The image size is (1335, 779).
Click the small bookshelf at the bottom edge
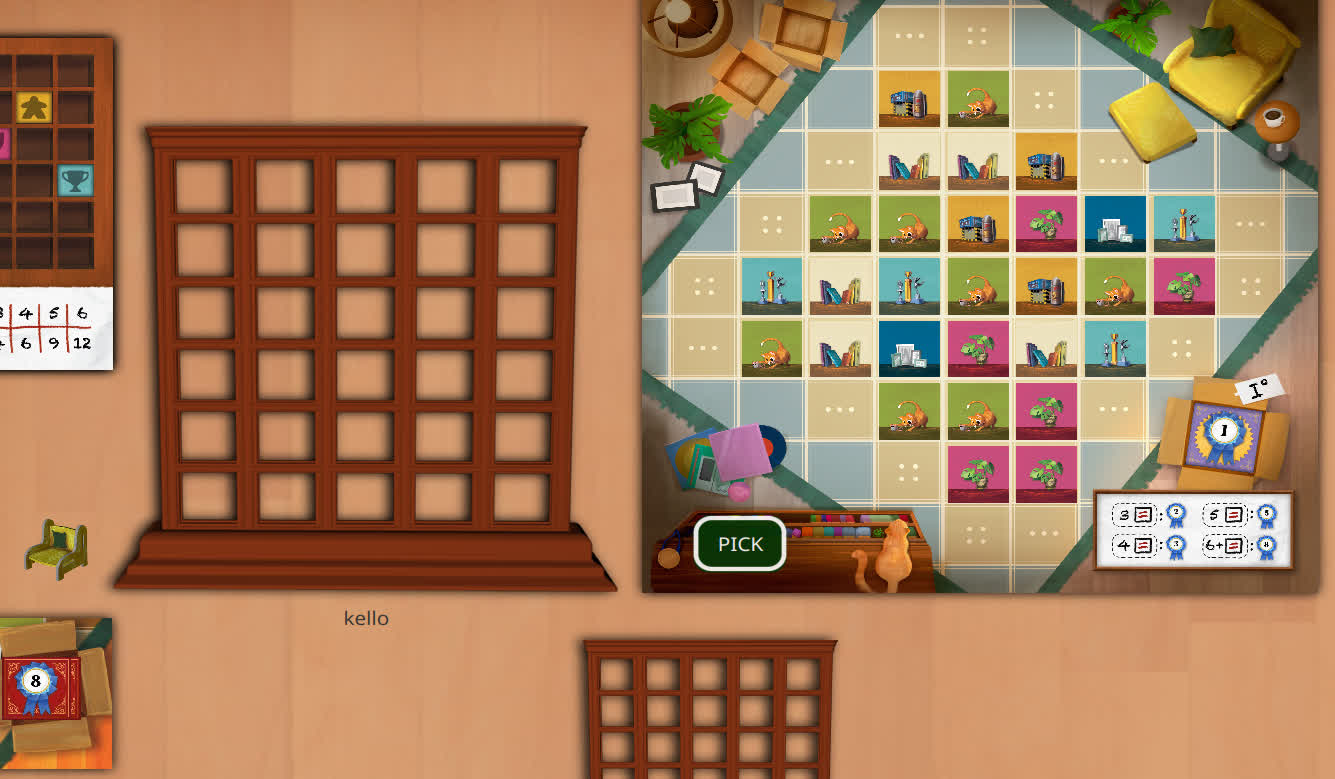[x=712, y=710]
